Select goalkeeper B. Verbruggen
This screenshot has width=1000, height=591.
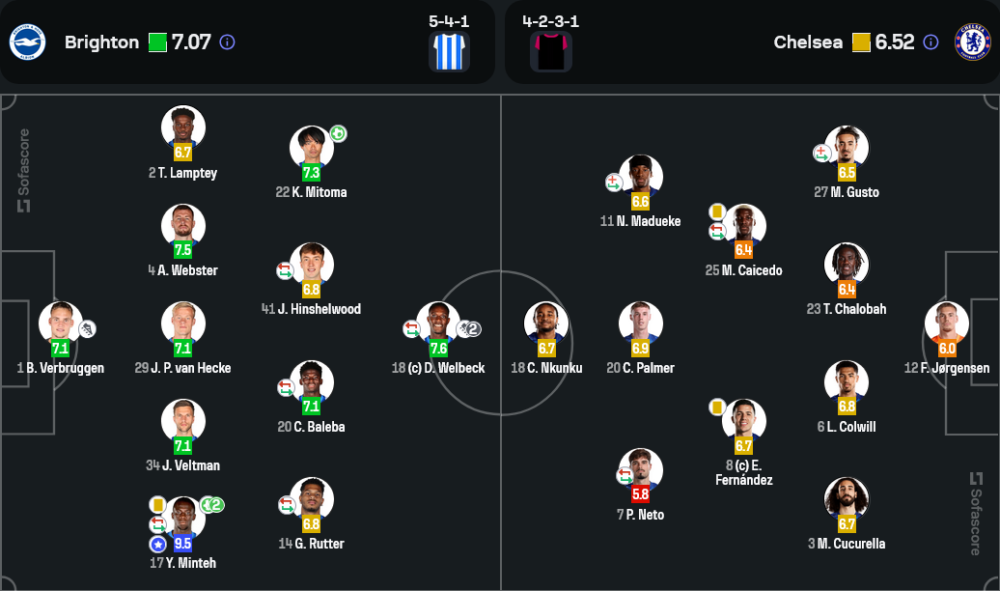coord(60,323)
